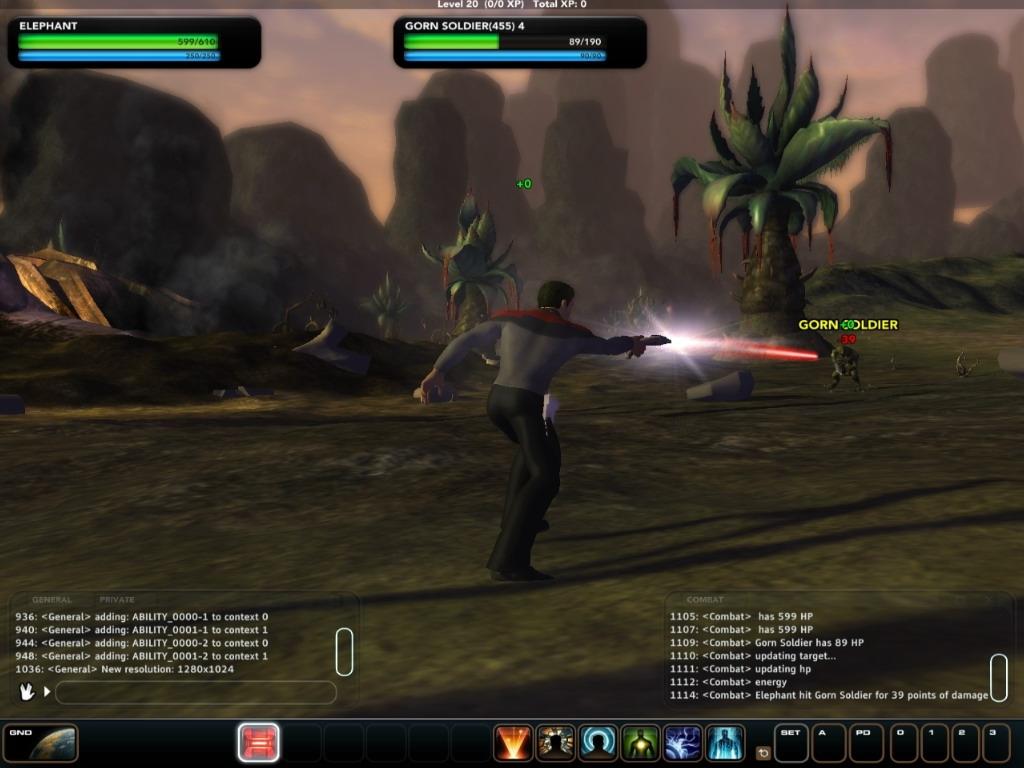Trigger the orange beam burst ability
The image size is (1024, 768).
point(513,743)
